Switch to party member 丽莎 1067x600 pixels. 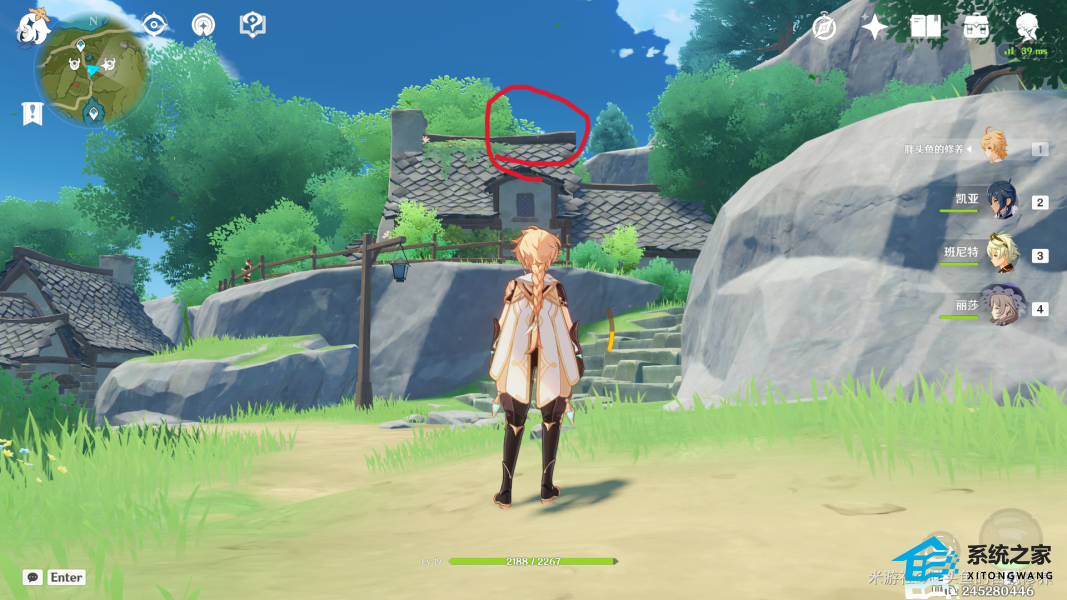pyautogui.click(x=1002, y=308)
